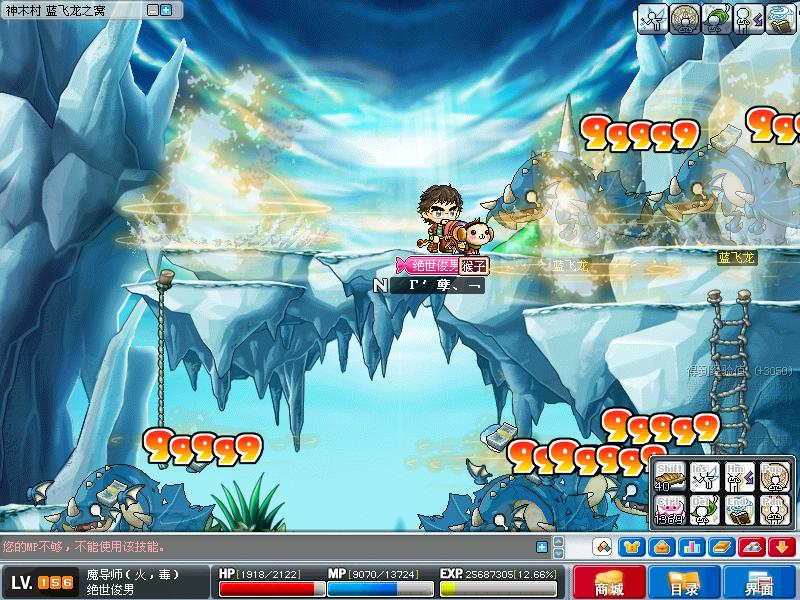This screenshot has height=600, width=800.
Task: Open the 商城 cash shop
Action: [x=608, y=584]
